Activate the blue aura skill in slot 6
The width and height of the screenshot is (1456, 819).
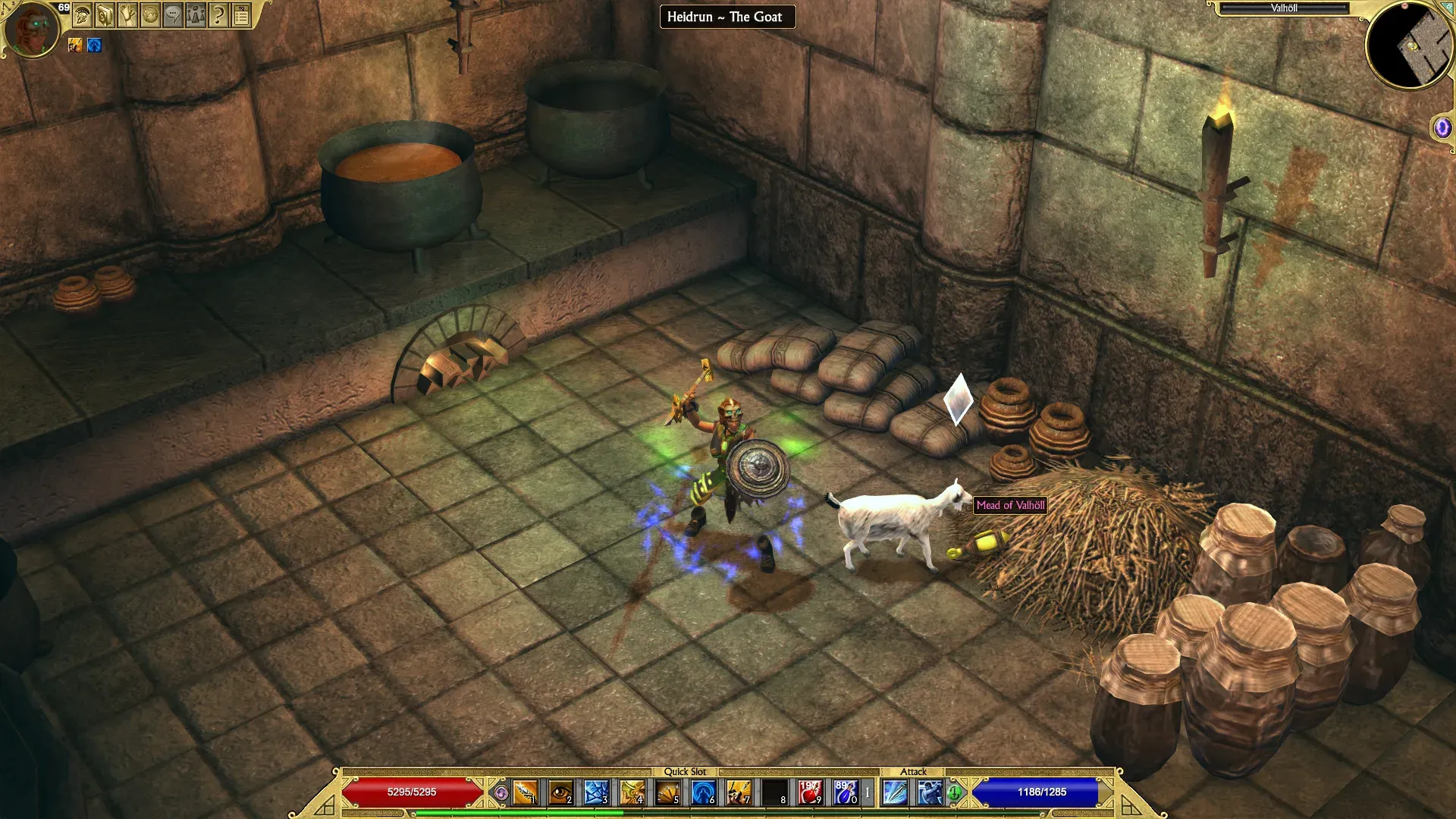coord(703,792)
